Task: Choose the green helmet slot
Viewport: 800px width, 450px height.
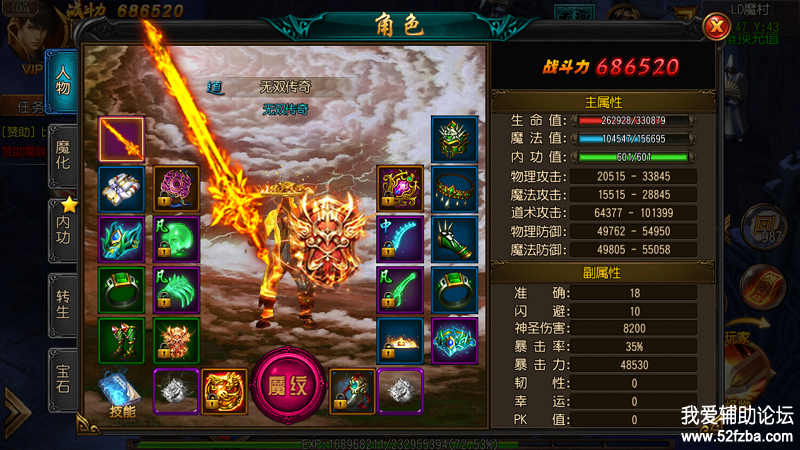Action: click(x=454, y=138)
